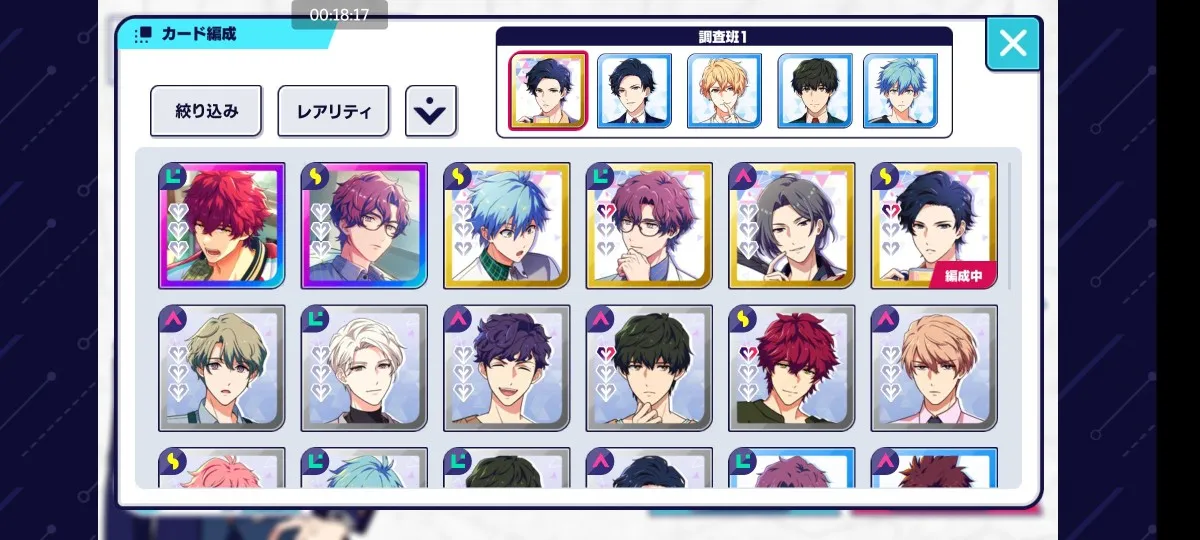Image resolution: width=1200 pixels, height=540 pixels.
Task: Close the card formation window
Action: (1012, 43)
